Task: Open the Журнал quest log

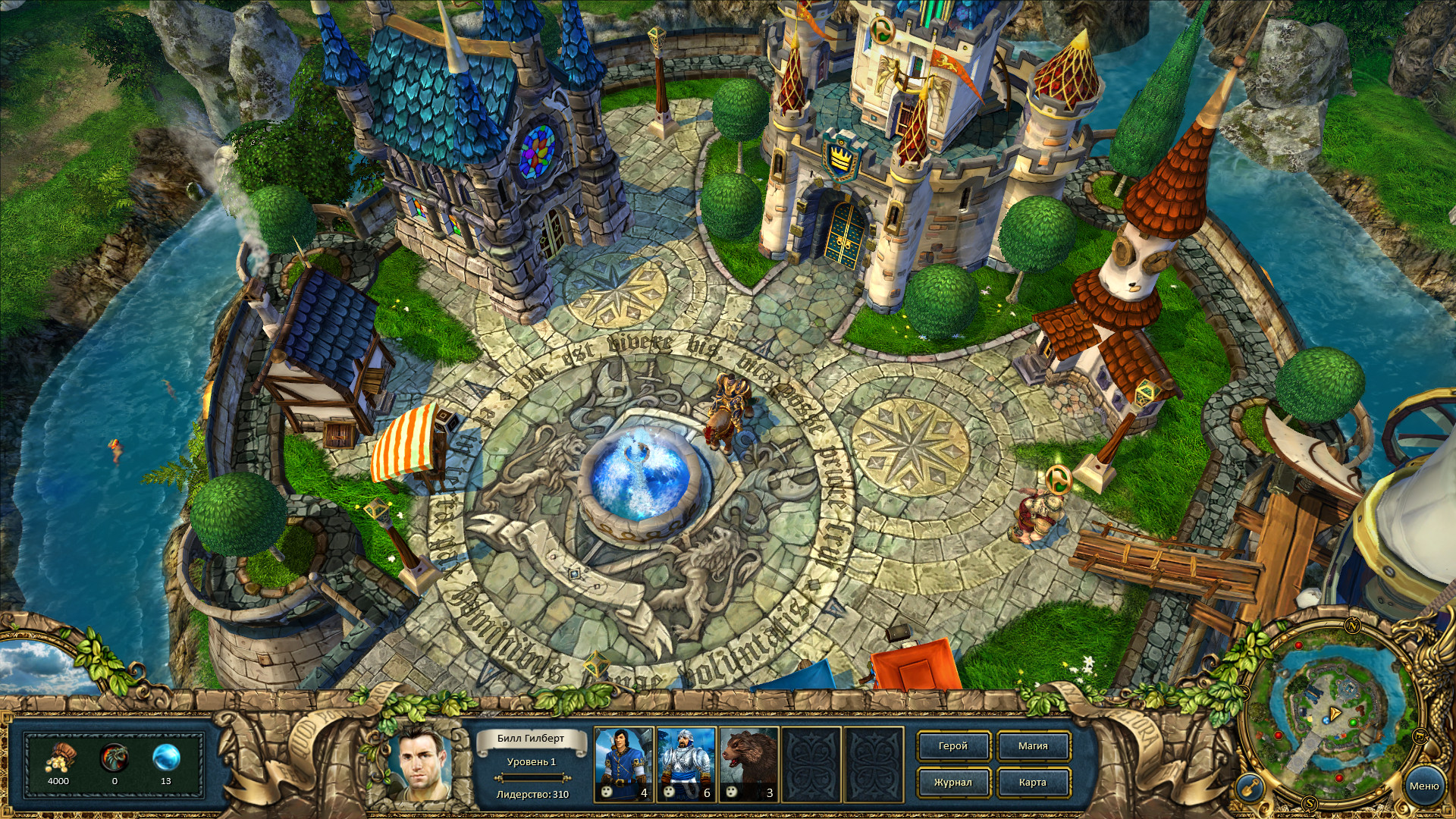Action: (x=952, y=783)
